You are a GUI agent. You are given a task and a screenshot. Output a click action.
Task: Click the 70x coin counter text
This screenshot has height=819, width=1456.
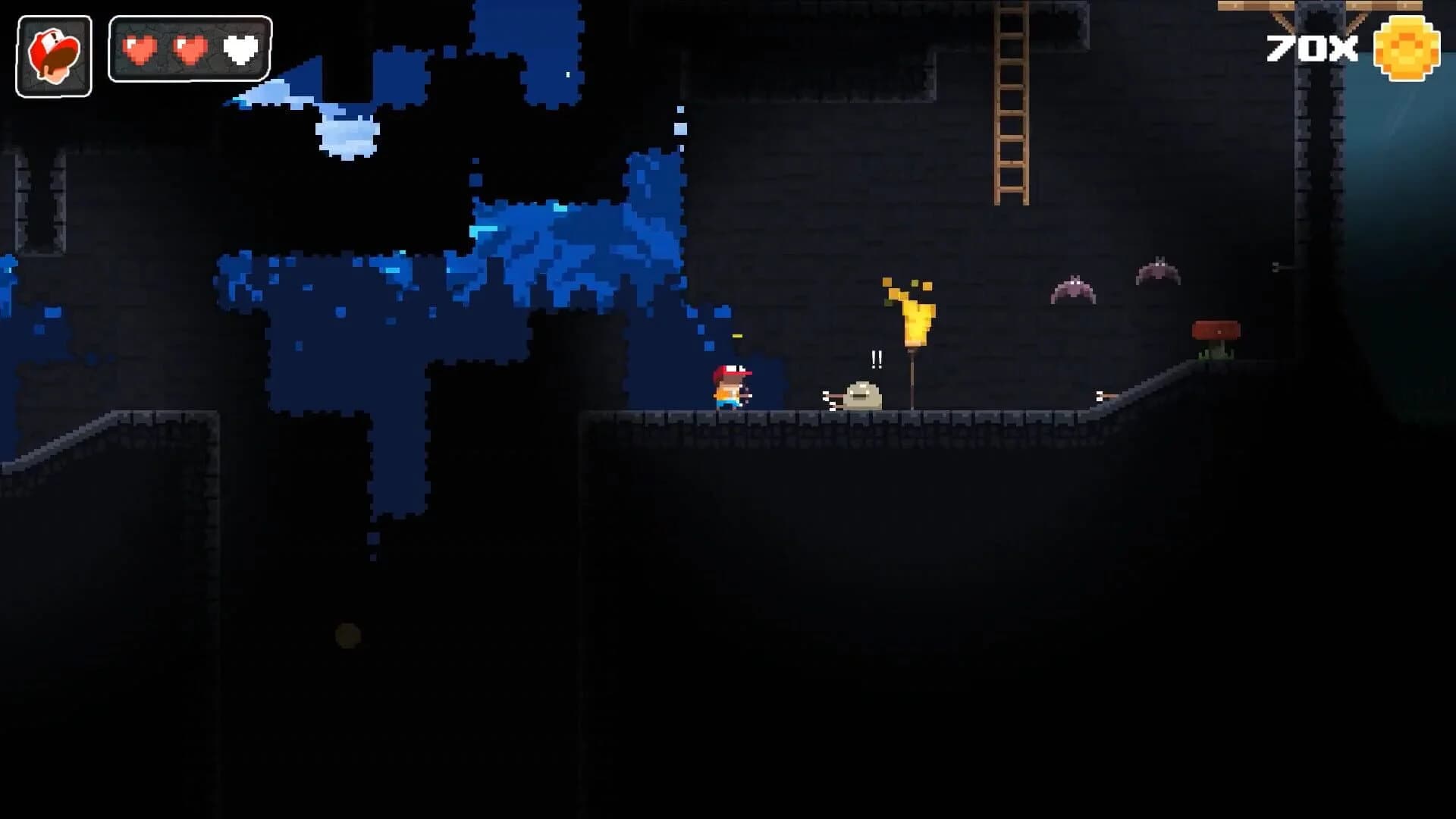(x=1312, y=48)
